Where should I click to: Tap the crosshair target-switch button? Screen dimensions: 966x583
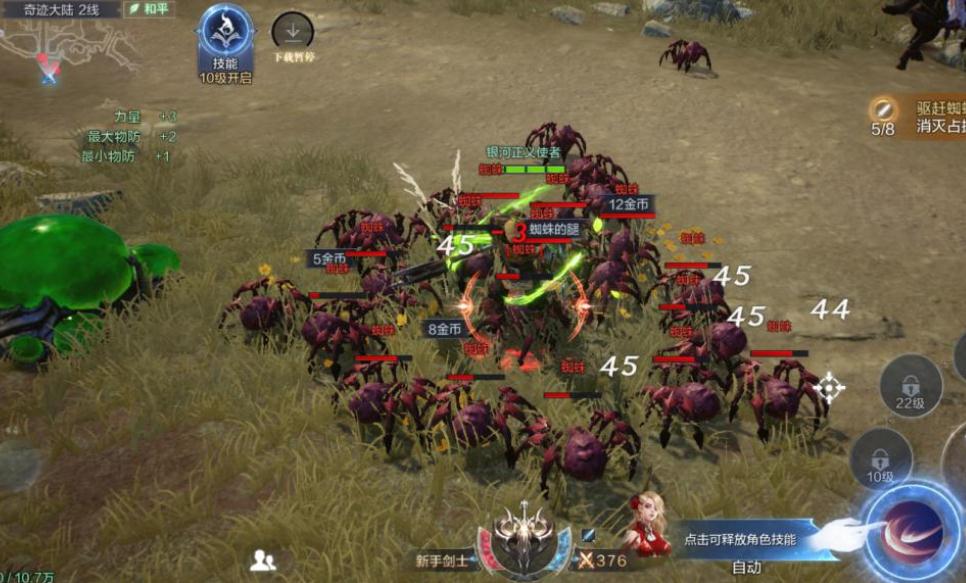[x=829, y=387]
